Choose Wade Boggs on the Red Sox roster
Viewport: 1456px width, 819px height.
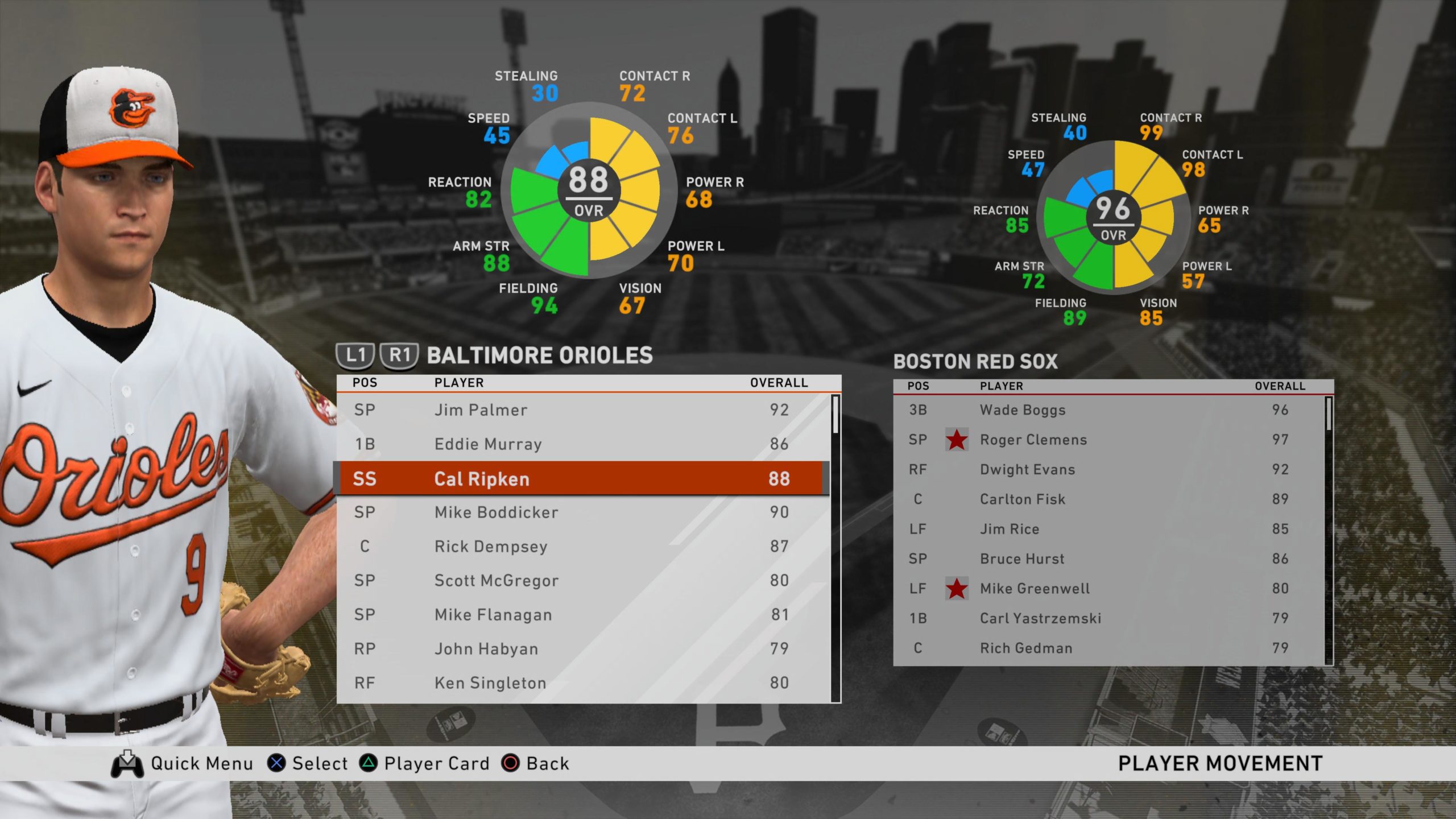[x=1109, y=410]
